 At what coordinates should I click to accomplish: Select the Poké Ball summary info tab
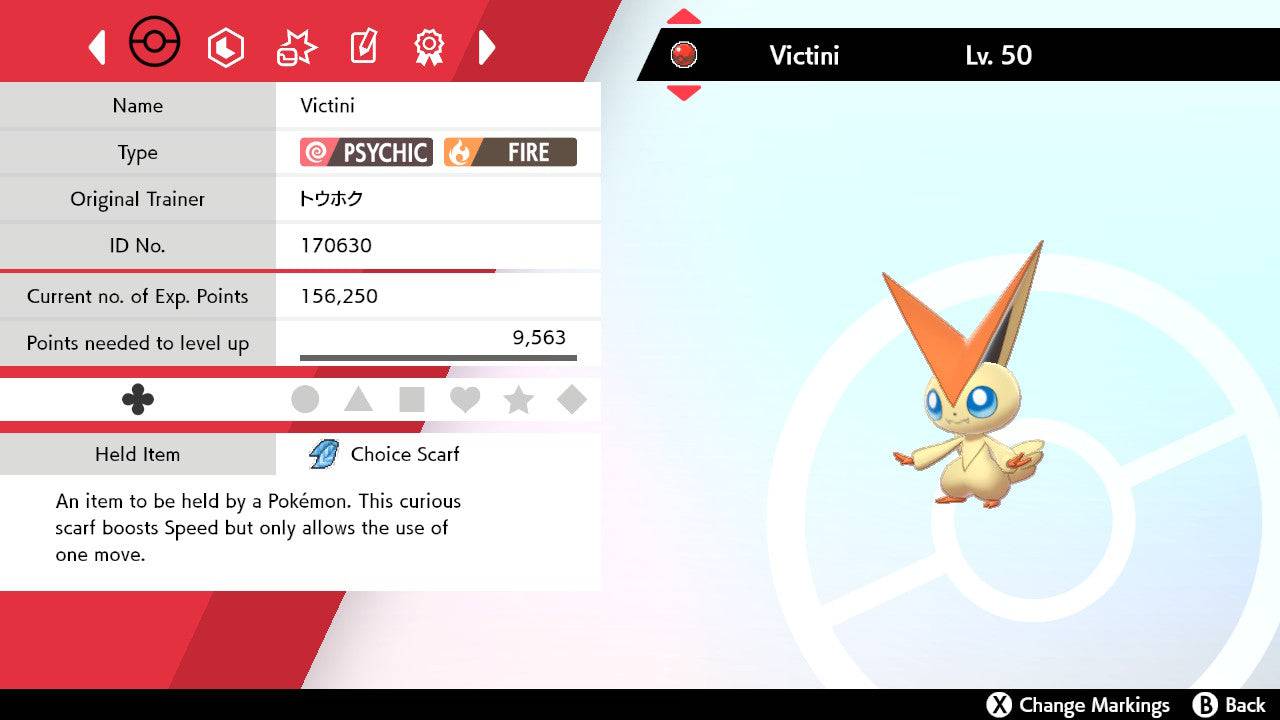155,44
